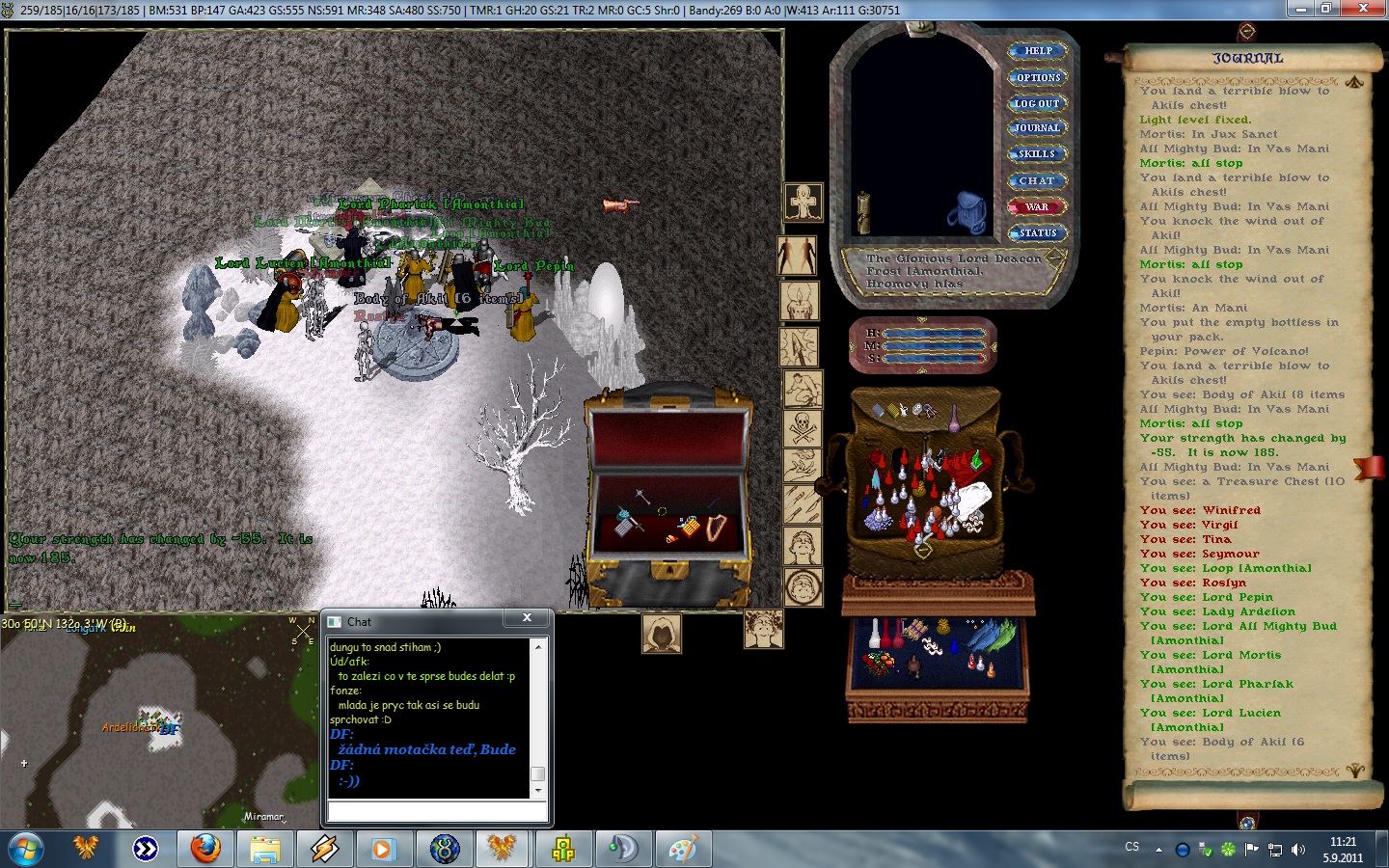Click the Log Out button
The image size is (1389, 868).
point(1037,103)
